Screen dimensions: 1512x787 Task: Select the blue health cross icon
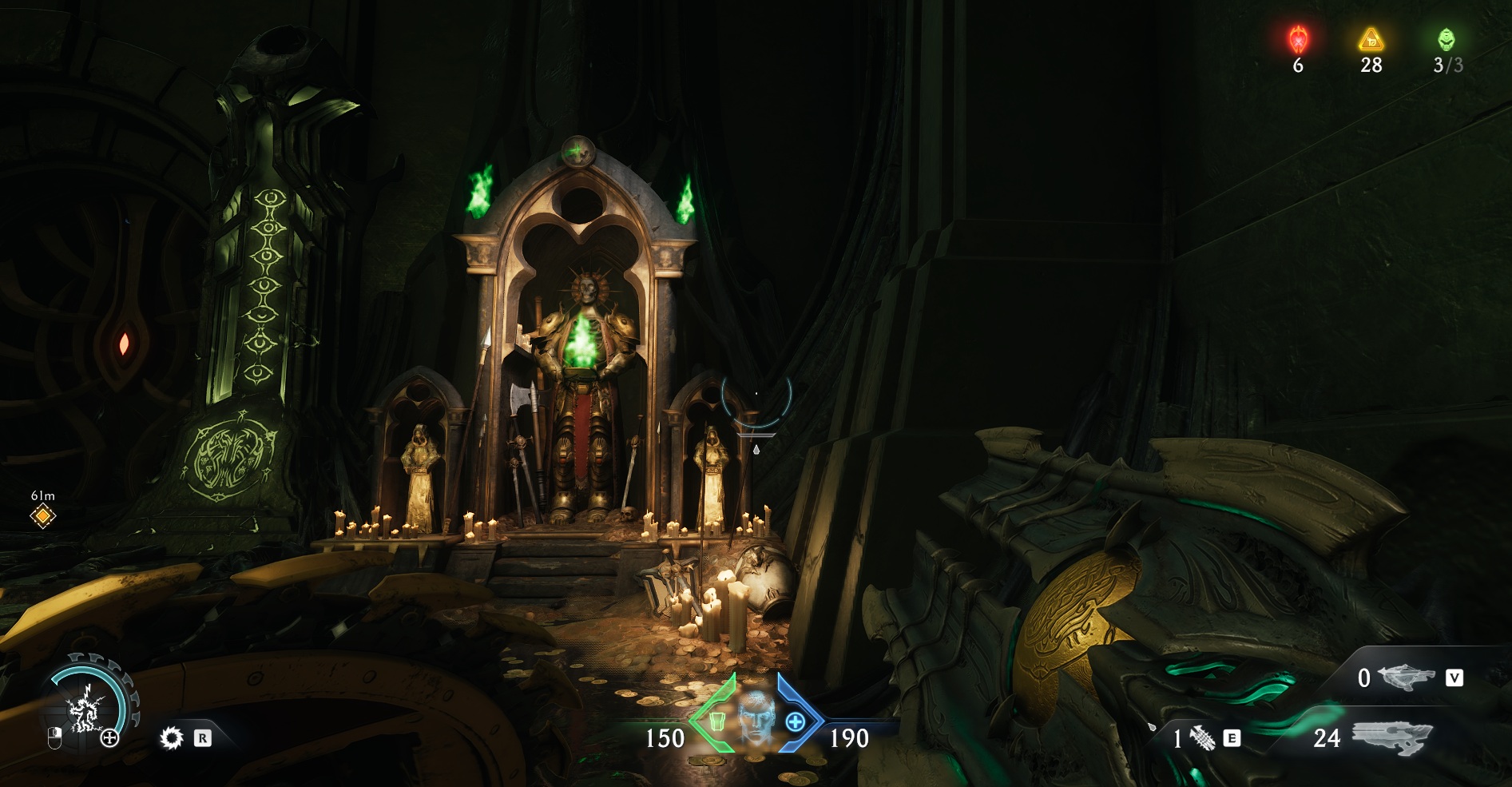(x=796, y=721)
